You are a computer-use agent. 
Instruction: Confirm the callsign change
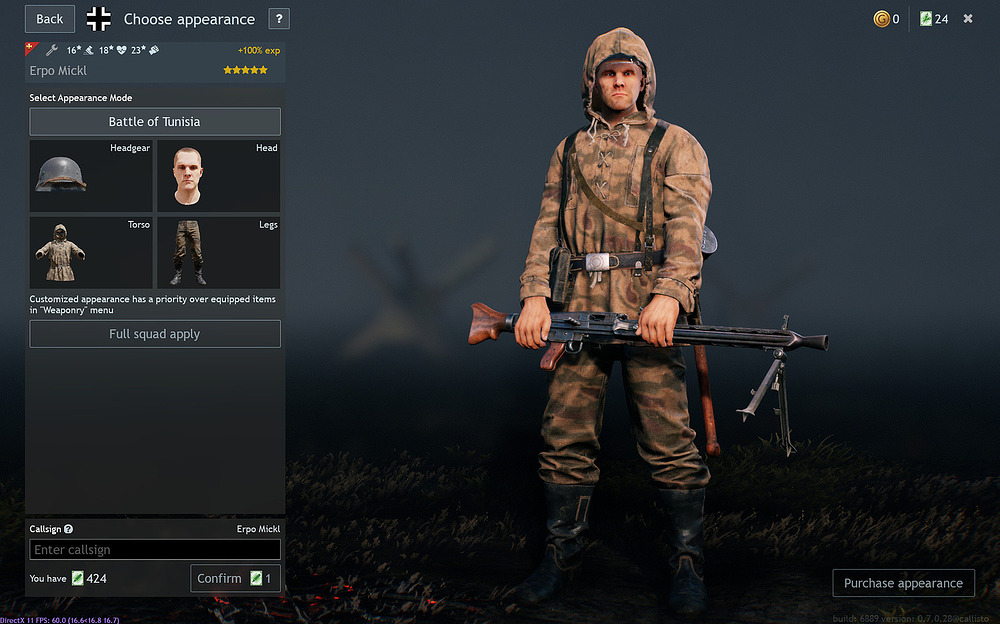(235, 579)
